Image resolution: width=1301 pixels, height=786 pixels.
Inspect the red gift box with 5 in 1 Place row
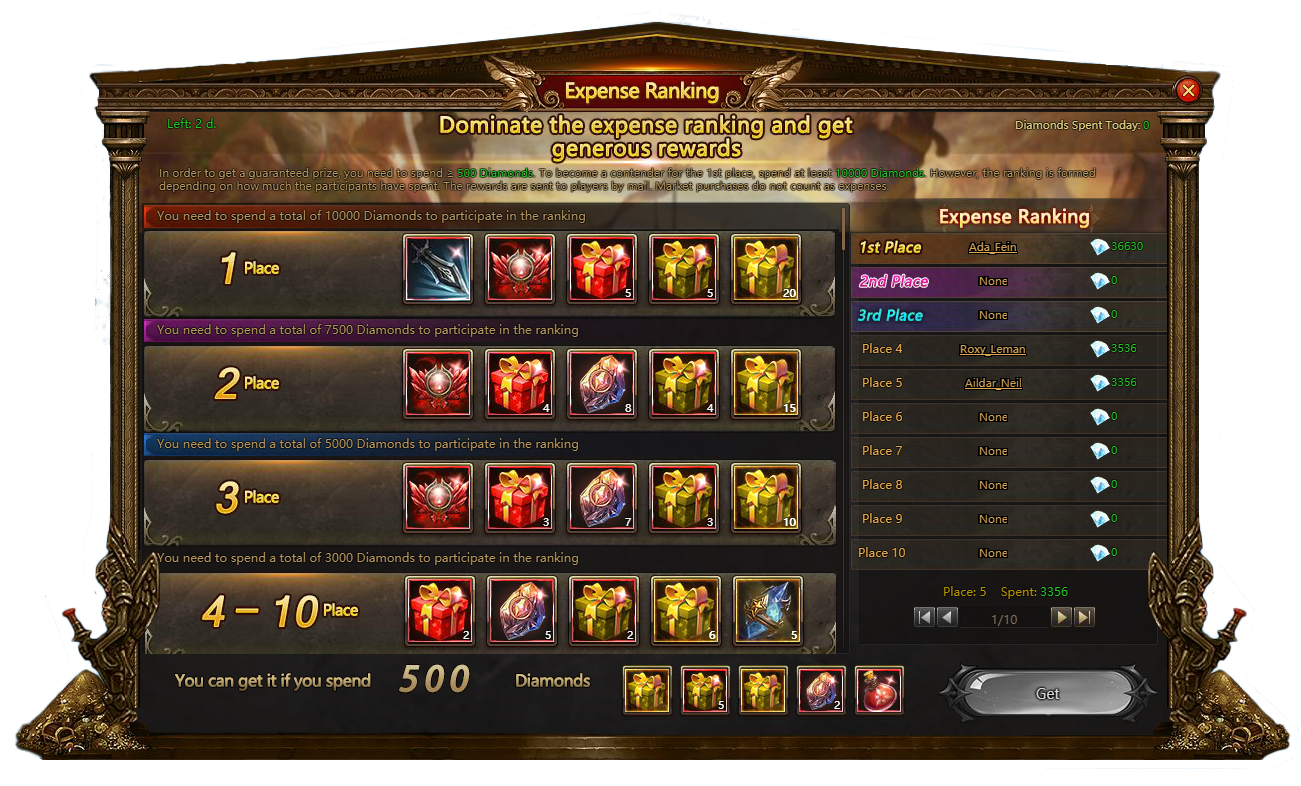pyautogui.click(x=602, y=269)
